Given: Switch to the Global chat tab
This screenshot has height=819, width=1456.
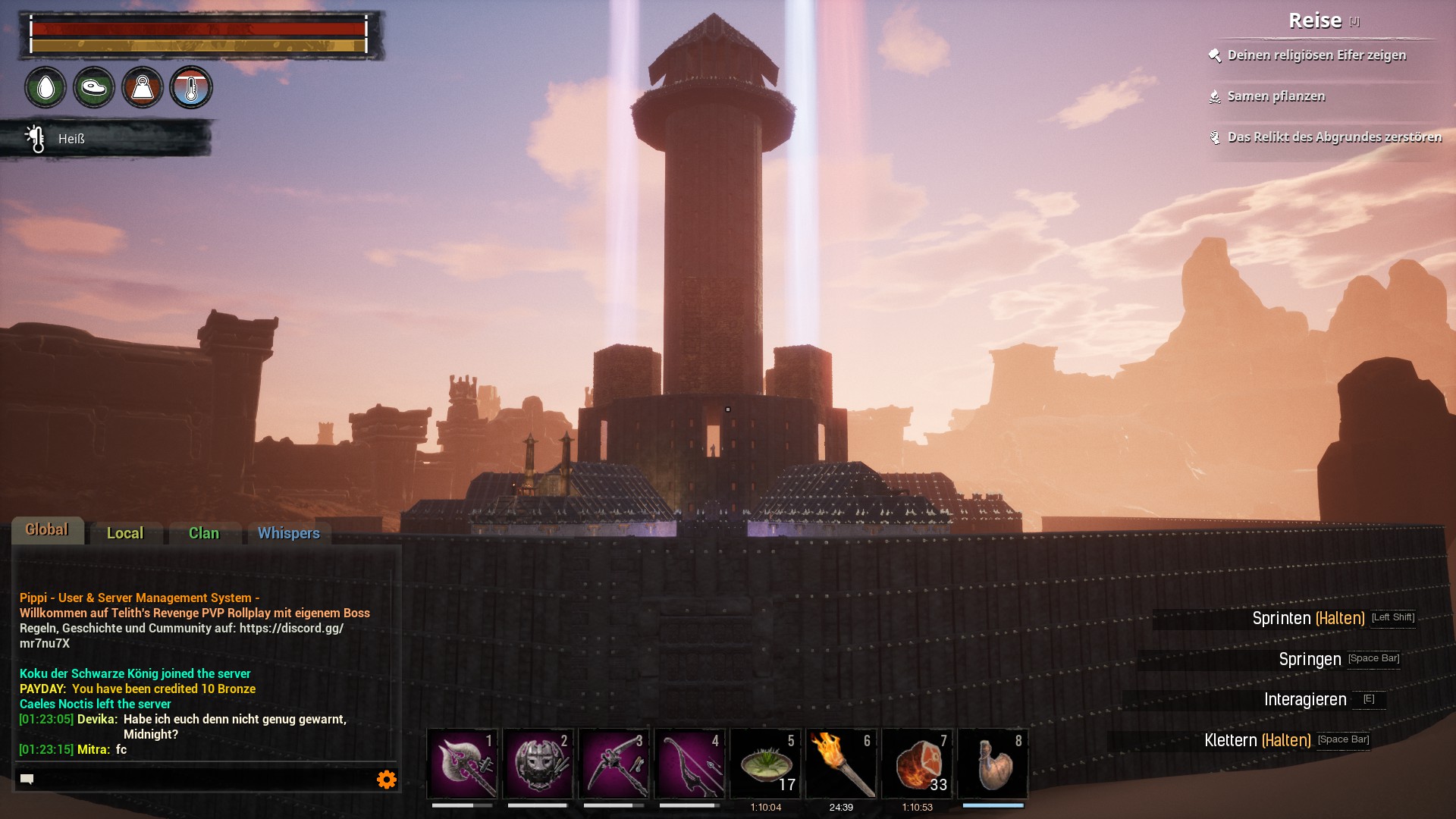Looking at the screenshot, I should pyautogui.click(x=47, y=530).
